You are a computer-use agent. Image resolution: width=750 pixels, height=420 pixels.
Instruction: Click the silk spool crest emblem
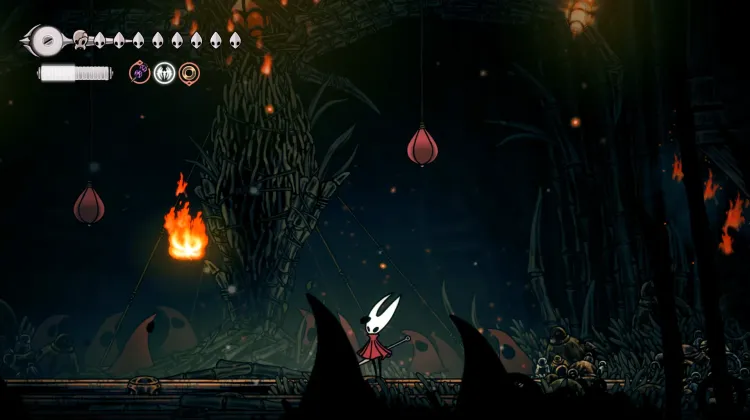45,41
